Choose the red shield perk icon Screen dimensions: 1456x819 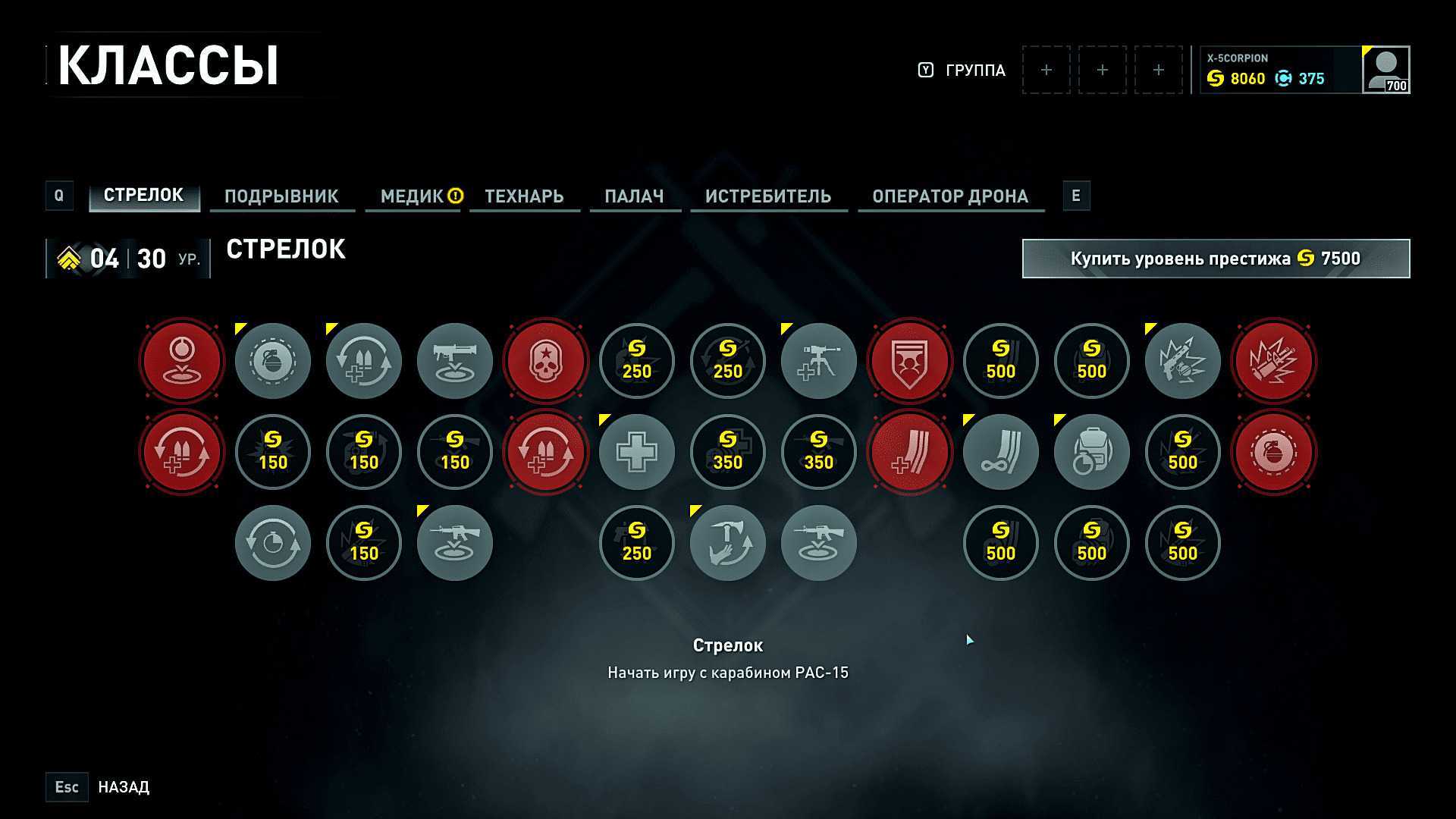909,361
